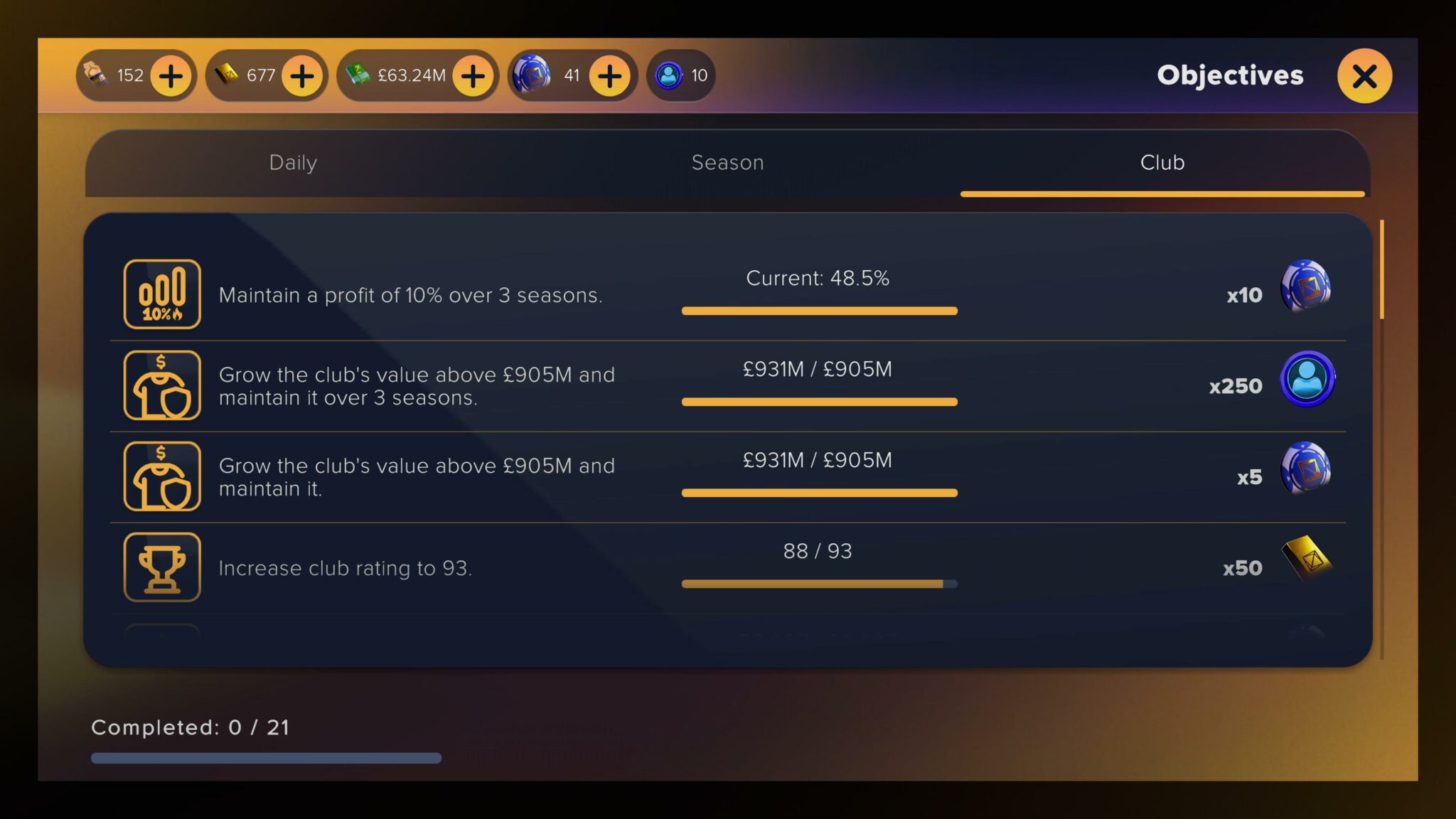Select the jersey club value objective icon
Screen dimensions: 1456x819
(161, 385)
